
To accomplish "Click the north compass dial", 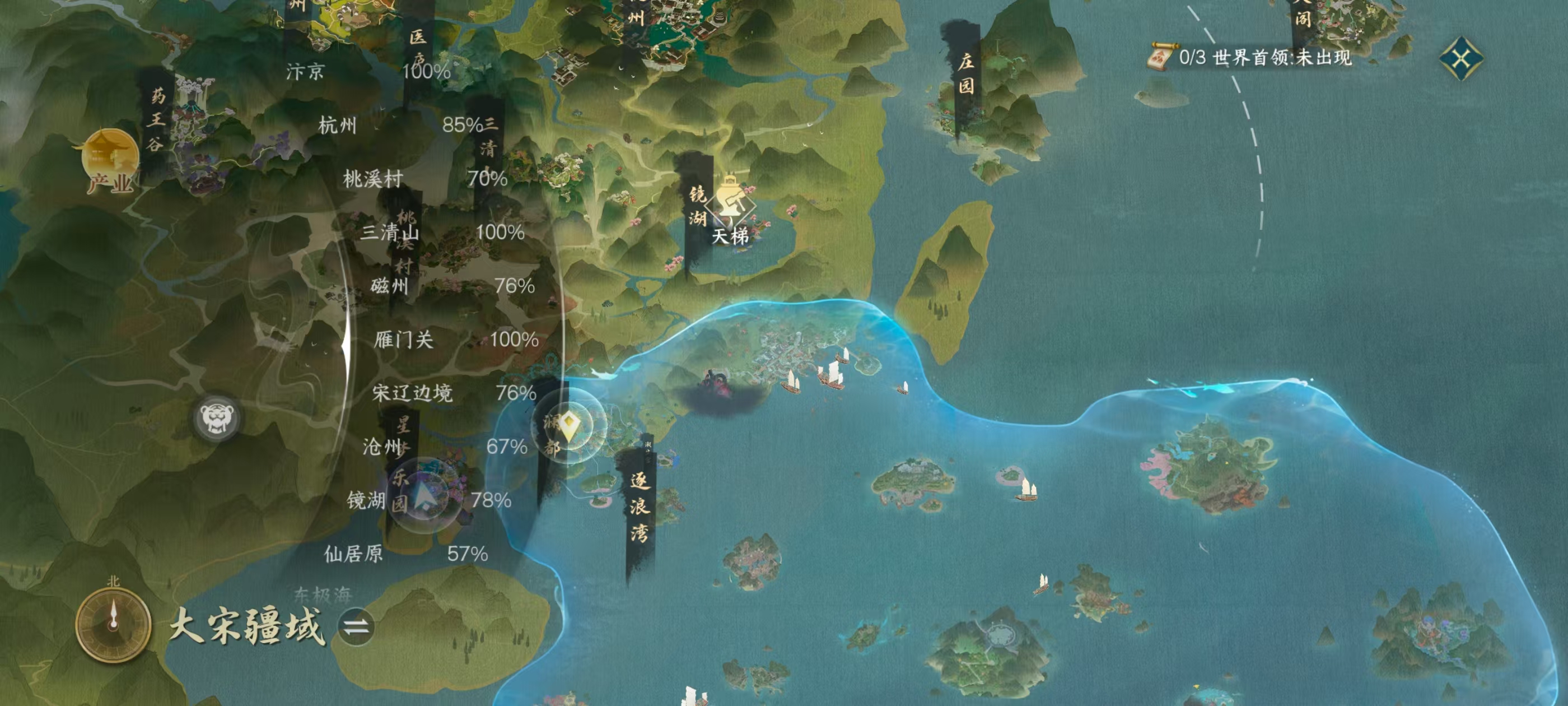I will pos(113,624).
